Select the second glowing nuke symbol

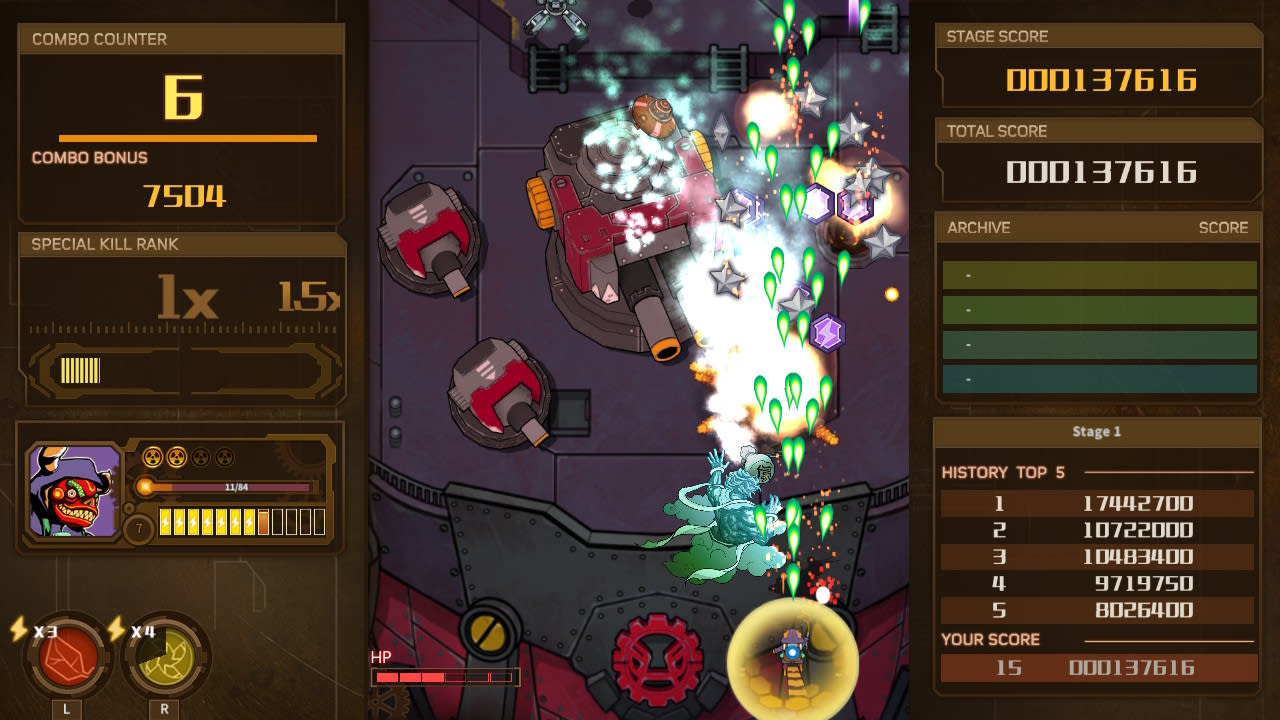click(x=175, y=457)
